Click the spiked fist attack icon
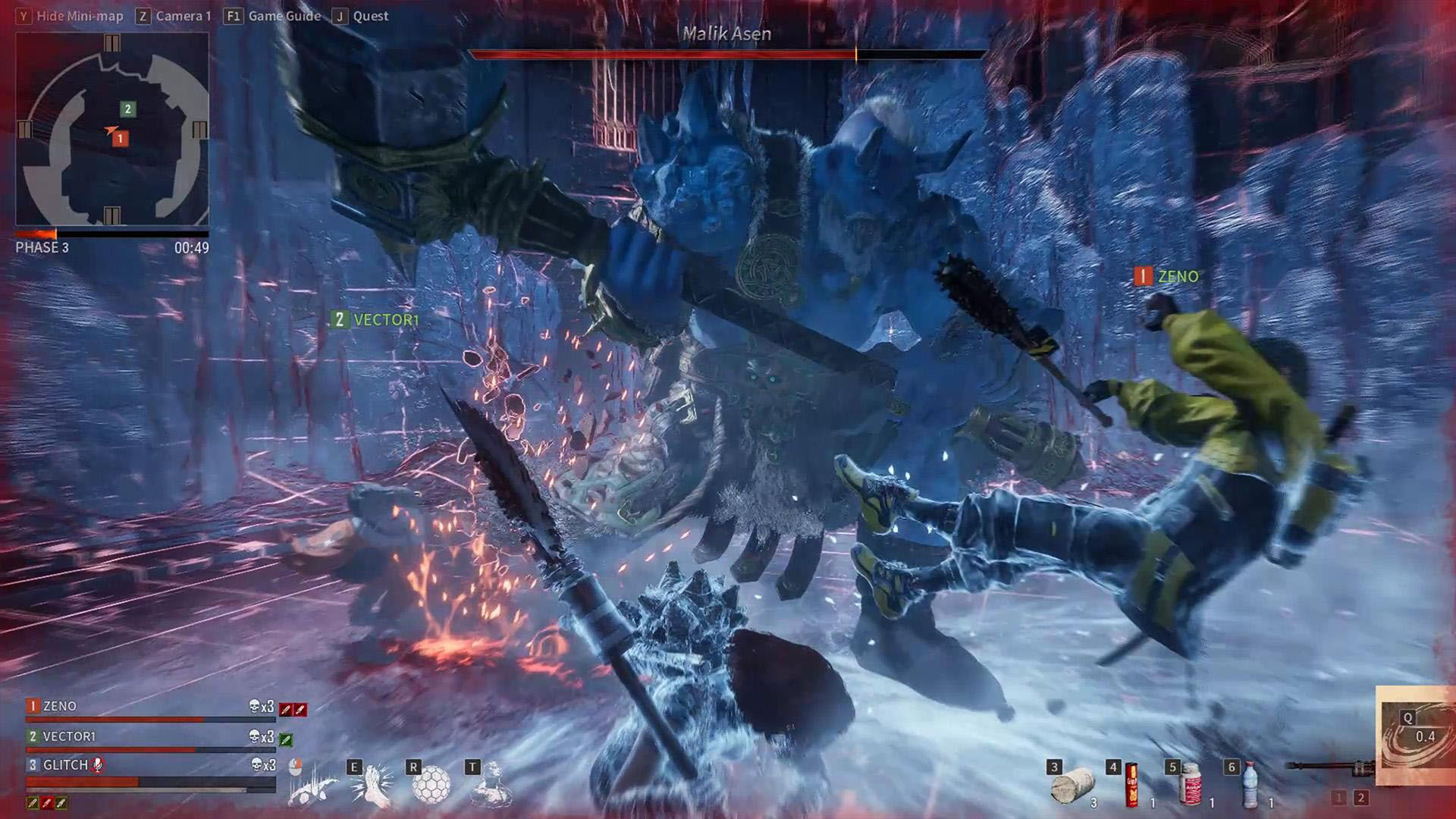 (312, 786)
